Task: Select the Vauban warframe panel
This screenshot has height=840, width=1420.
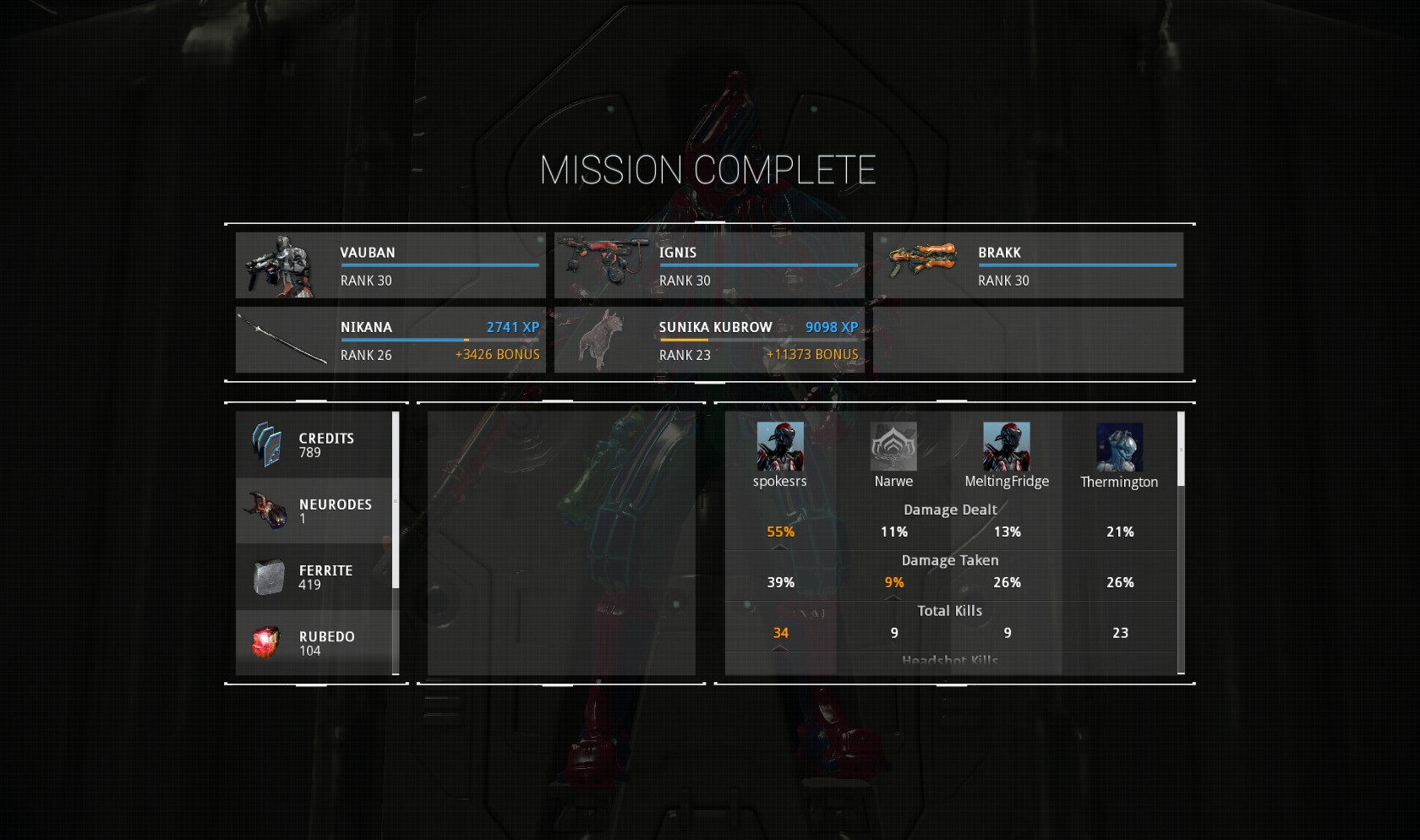Action: click(390, 265)
